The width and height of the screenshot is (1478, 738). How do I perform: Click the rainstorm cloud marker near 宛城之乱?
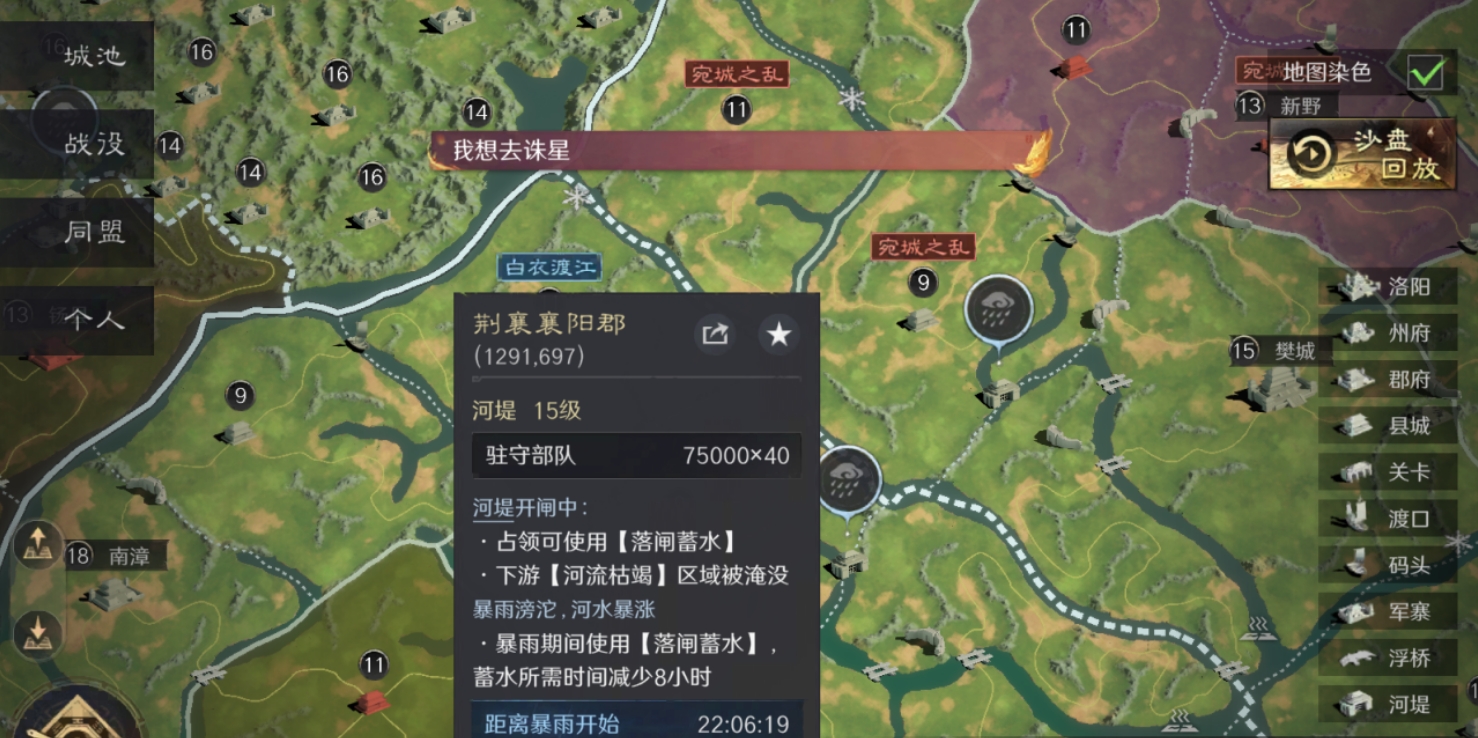coord(1000,307)
